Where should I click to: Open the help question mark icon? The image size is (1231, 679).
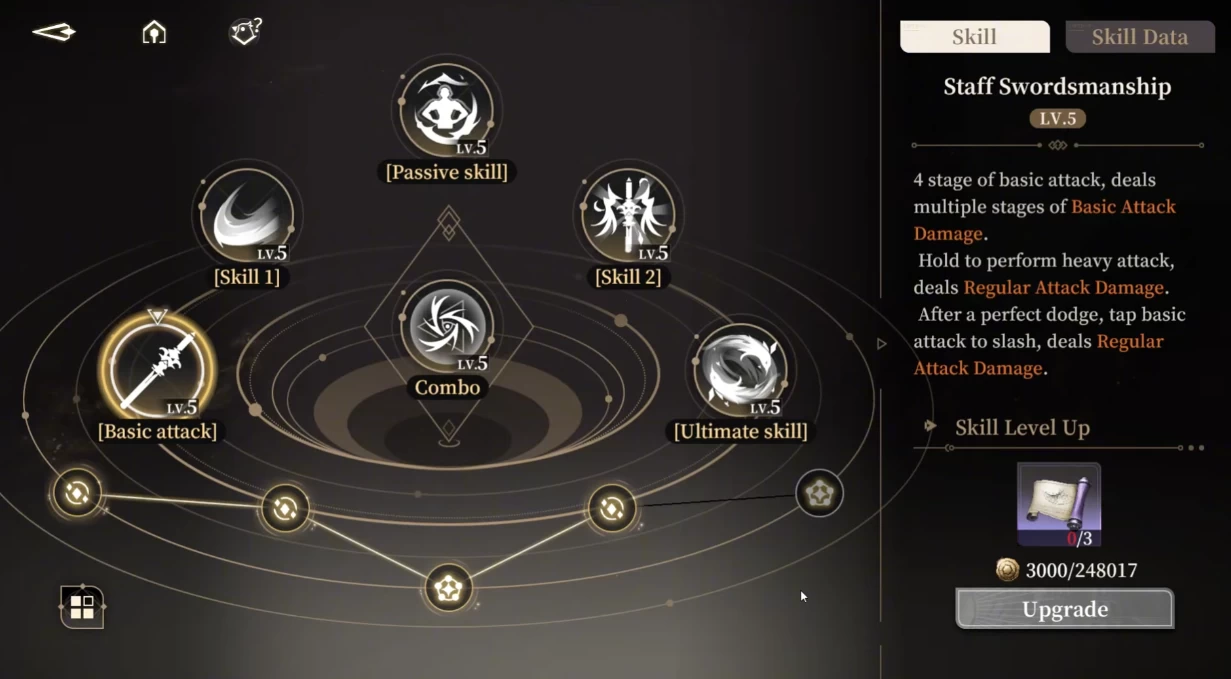pyautogui.click(x=244, y=33)
